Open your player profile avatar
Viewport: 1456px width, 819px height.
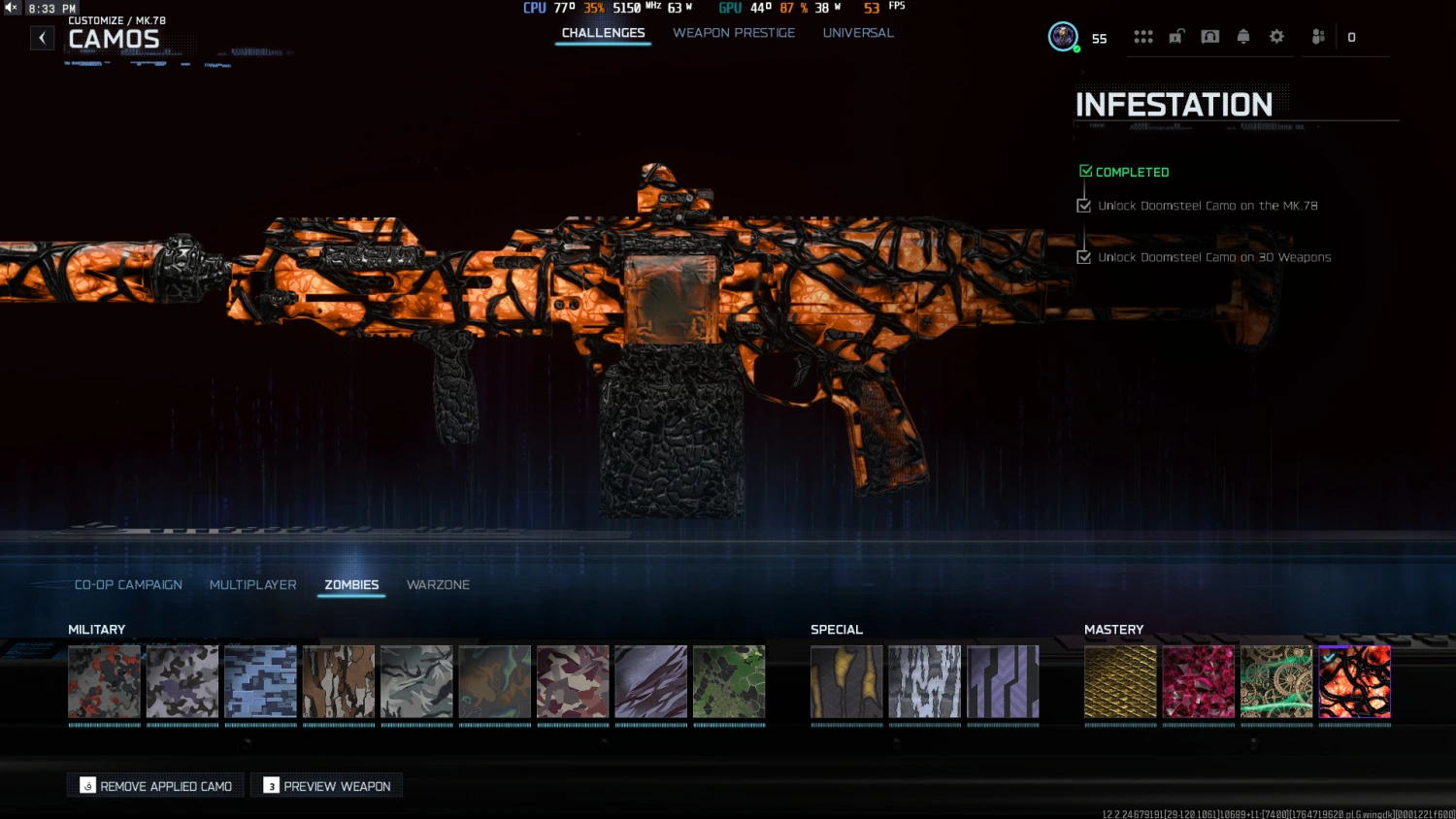pyautogui.click(x=1061, y=37)
